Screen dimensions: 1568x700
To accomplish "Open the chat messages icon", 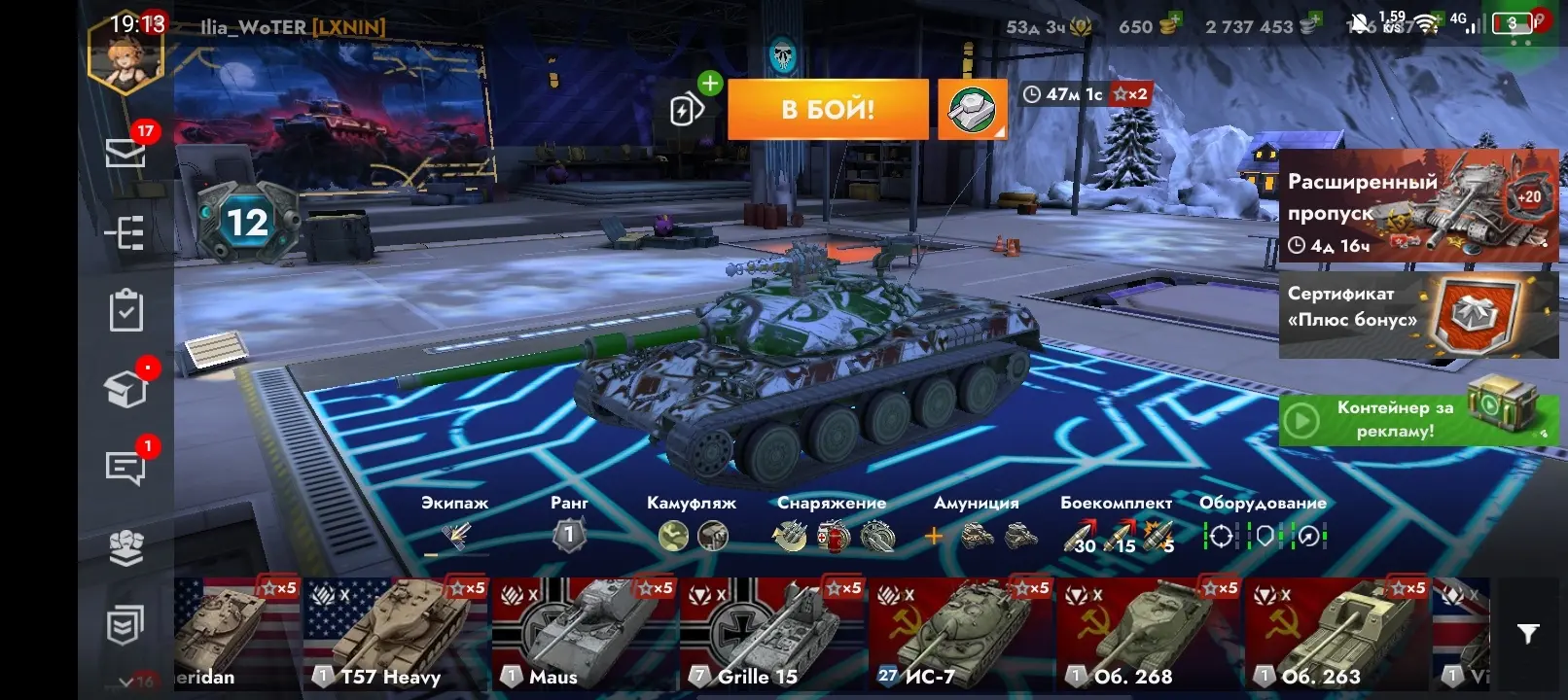I will pyautogui.click(x=126, y=467).
